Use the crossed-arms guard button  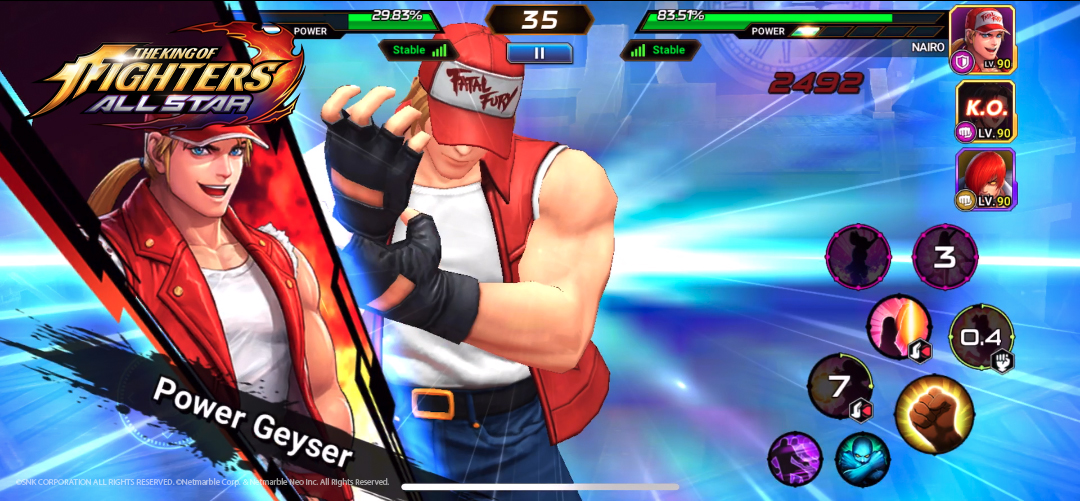pyautogui.click(x=862, y=459)
